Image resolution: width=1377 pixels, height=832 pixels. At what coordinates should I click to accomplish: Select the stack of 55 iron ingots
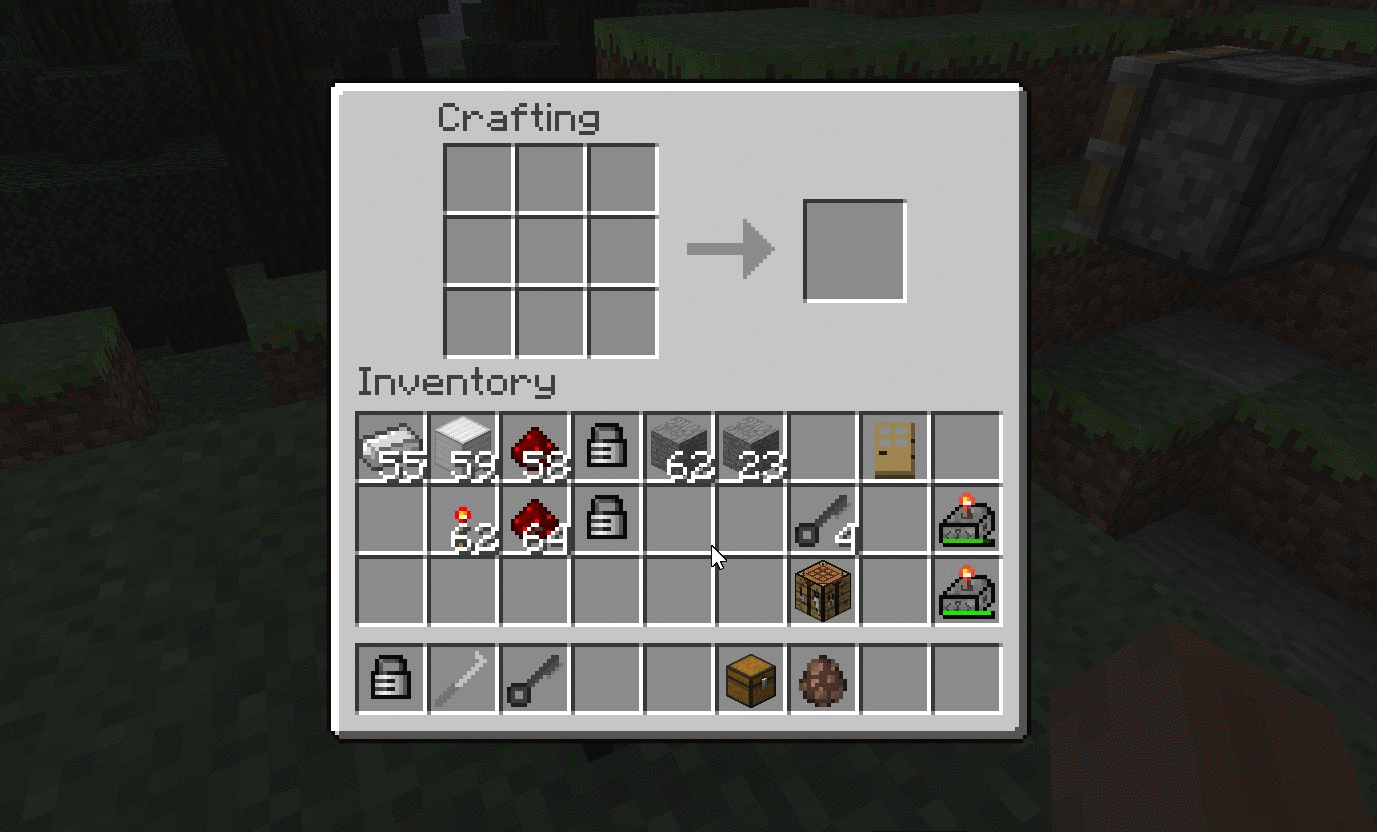(x=389, y=445)
